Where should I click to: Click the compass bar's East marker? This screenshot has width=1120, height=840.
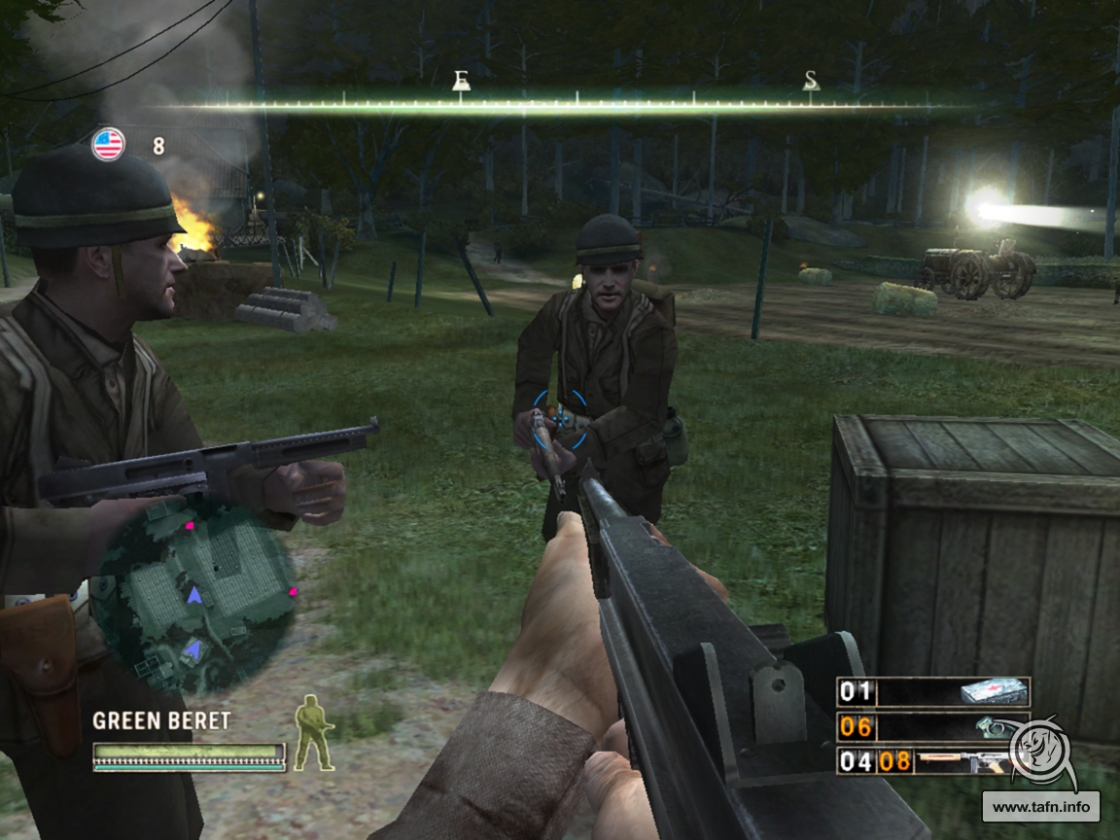click(x=461, y=81)
